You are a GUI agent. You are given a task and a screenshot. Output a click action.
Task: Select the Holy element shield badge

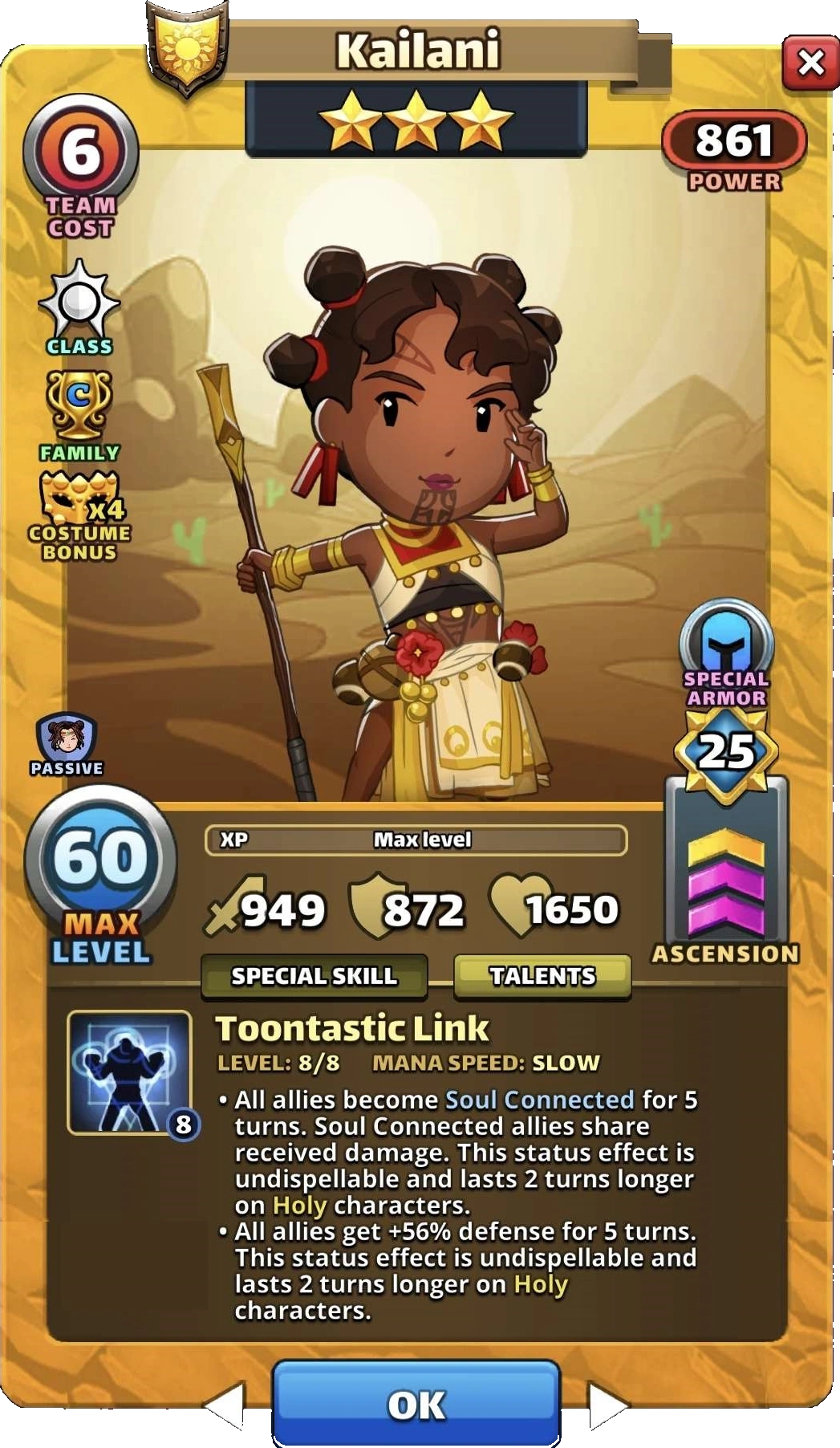point(188,46)
